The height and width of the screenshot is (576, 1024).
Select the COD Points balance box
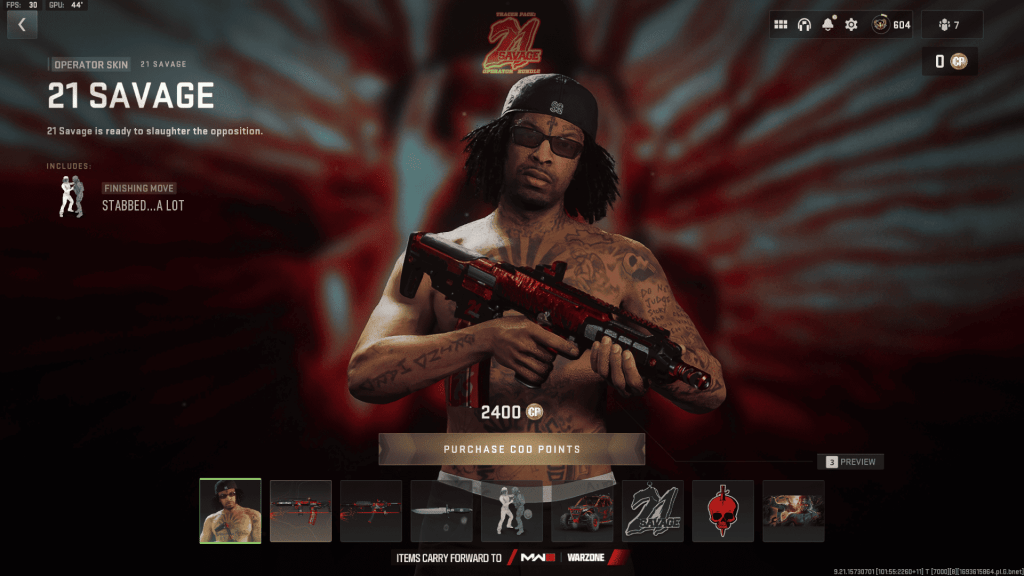tap(949, 62)
